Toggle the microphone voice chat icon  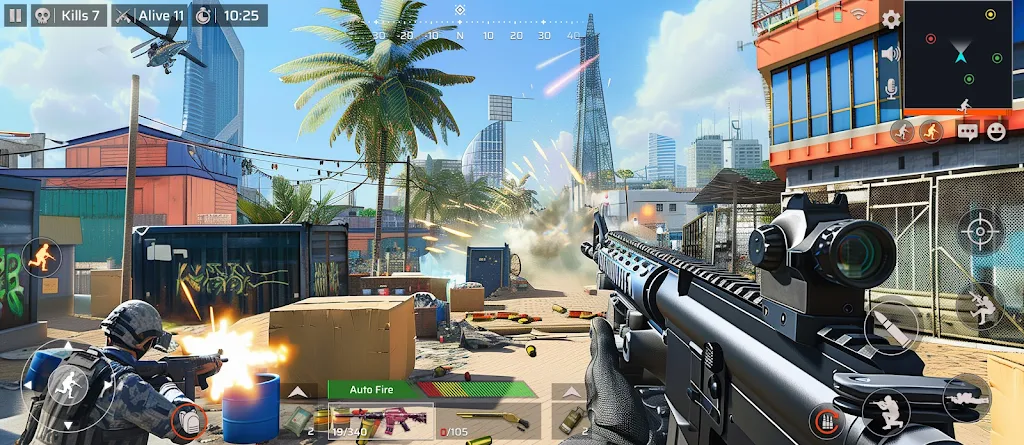[x=890, y=89]
